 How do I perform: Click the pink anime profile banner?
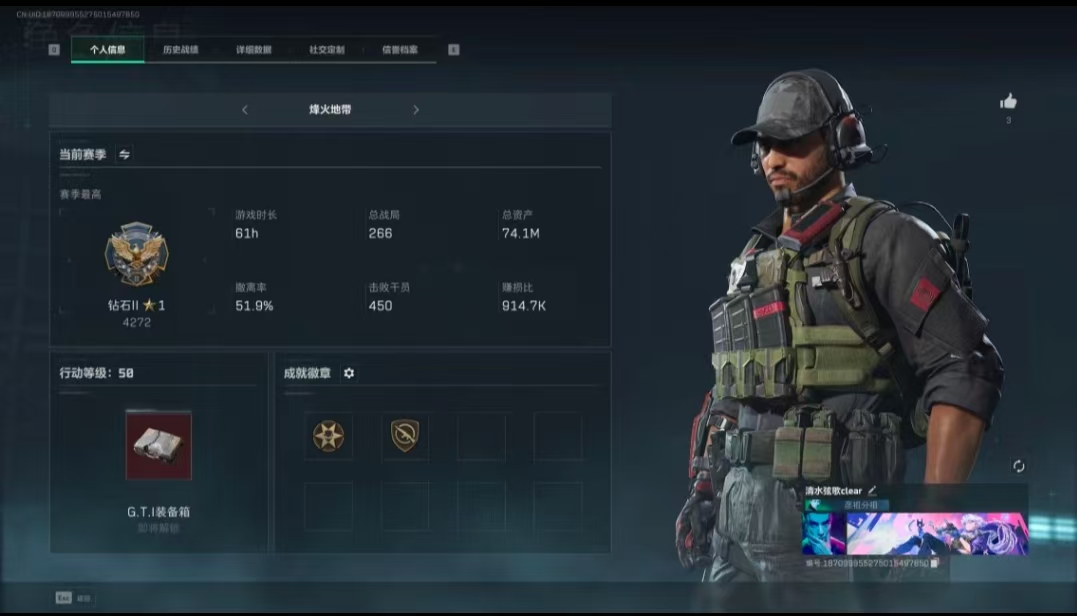(x=937, y=533)
